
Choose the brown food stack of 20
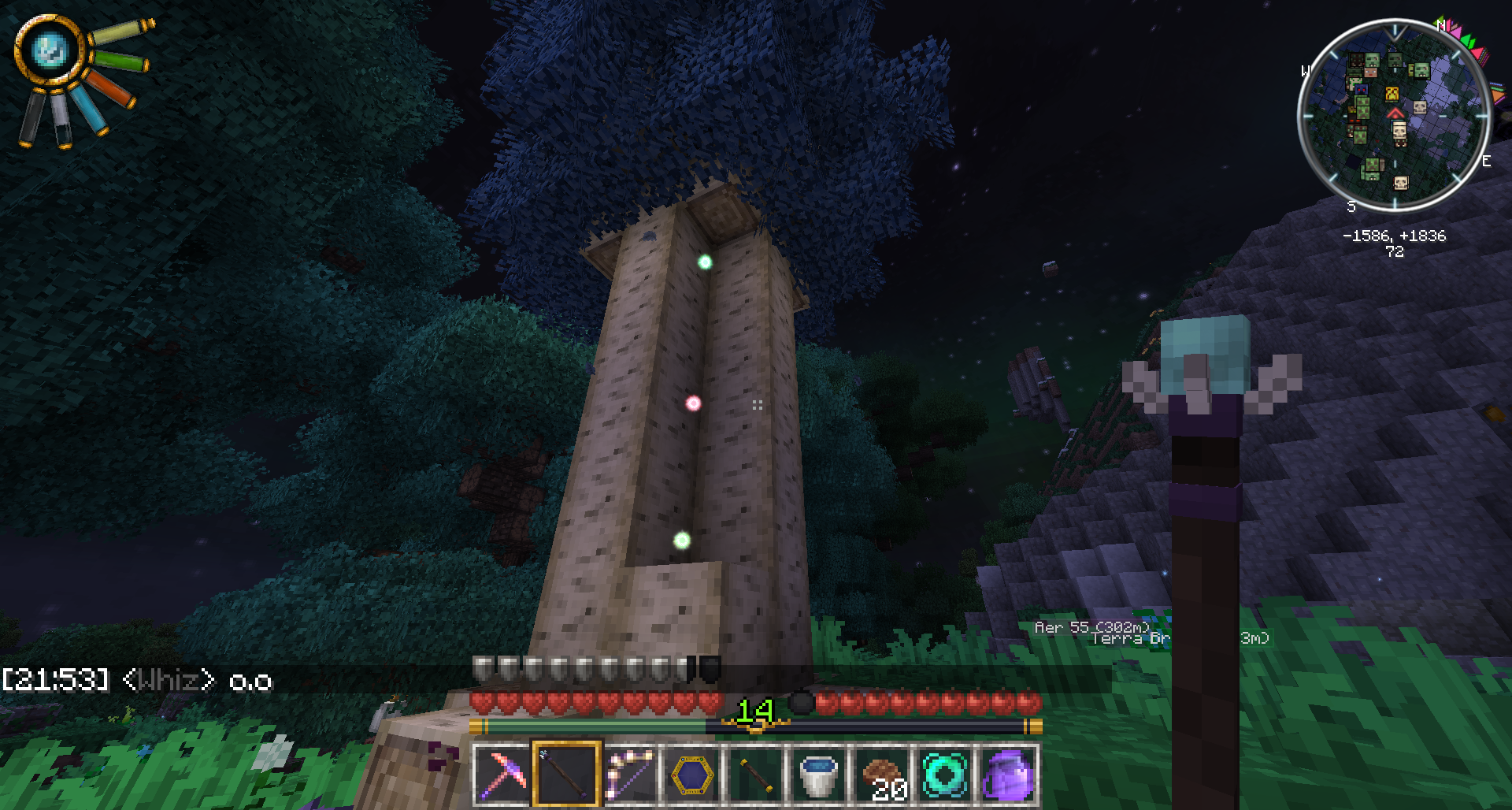click(x=882, y=775)
